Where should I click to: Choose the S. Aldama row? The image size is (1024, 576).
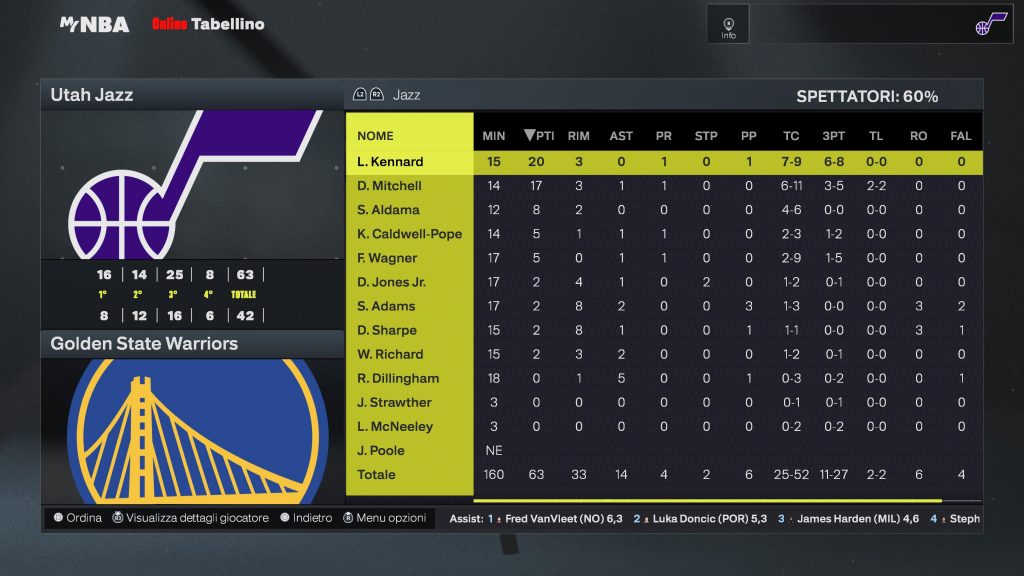(388, 210)
